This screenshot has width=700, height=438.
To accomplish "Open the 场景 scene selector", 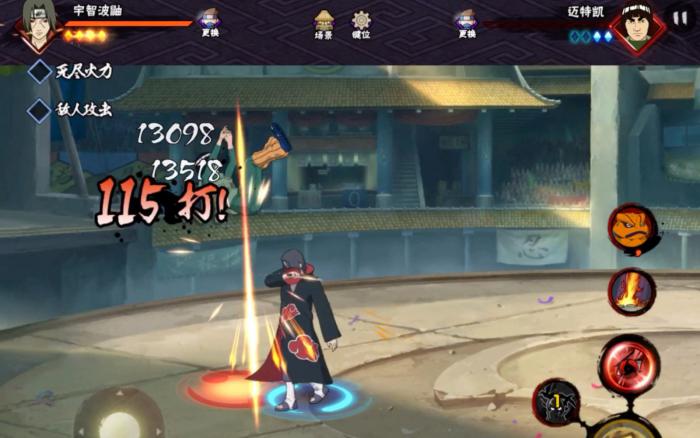I will tap(324, 22).
